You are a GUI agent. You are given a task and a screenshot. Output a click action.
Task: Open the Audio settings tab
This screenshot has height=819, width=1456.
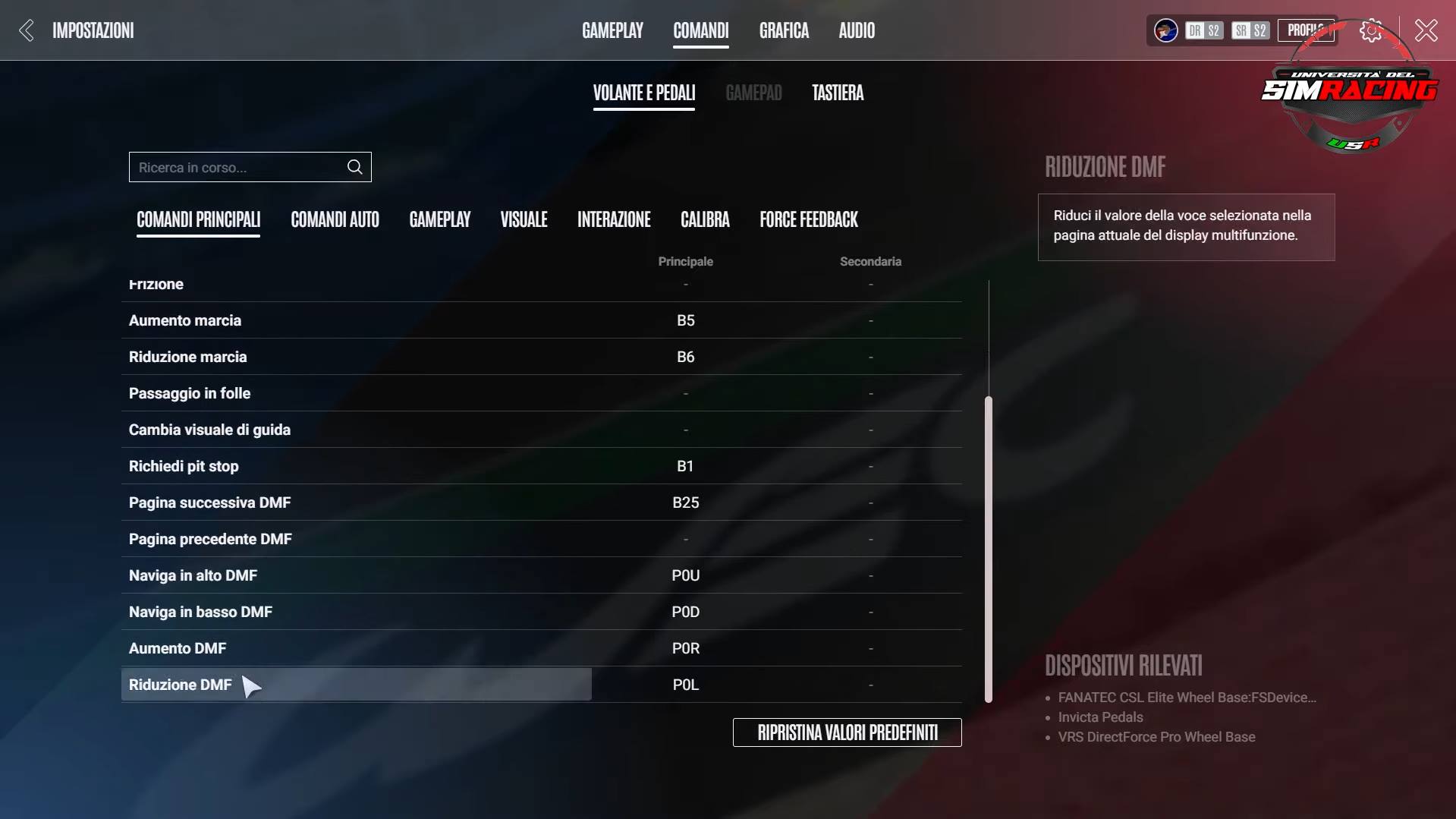tap(856, 30)
